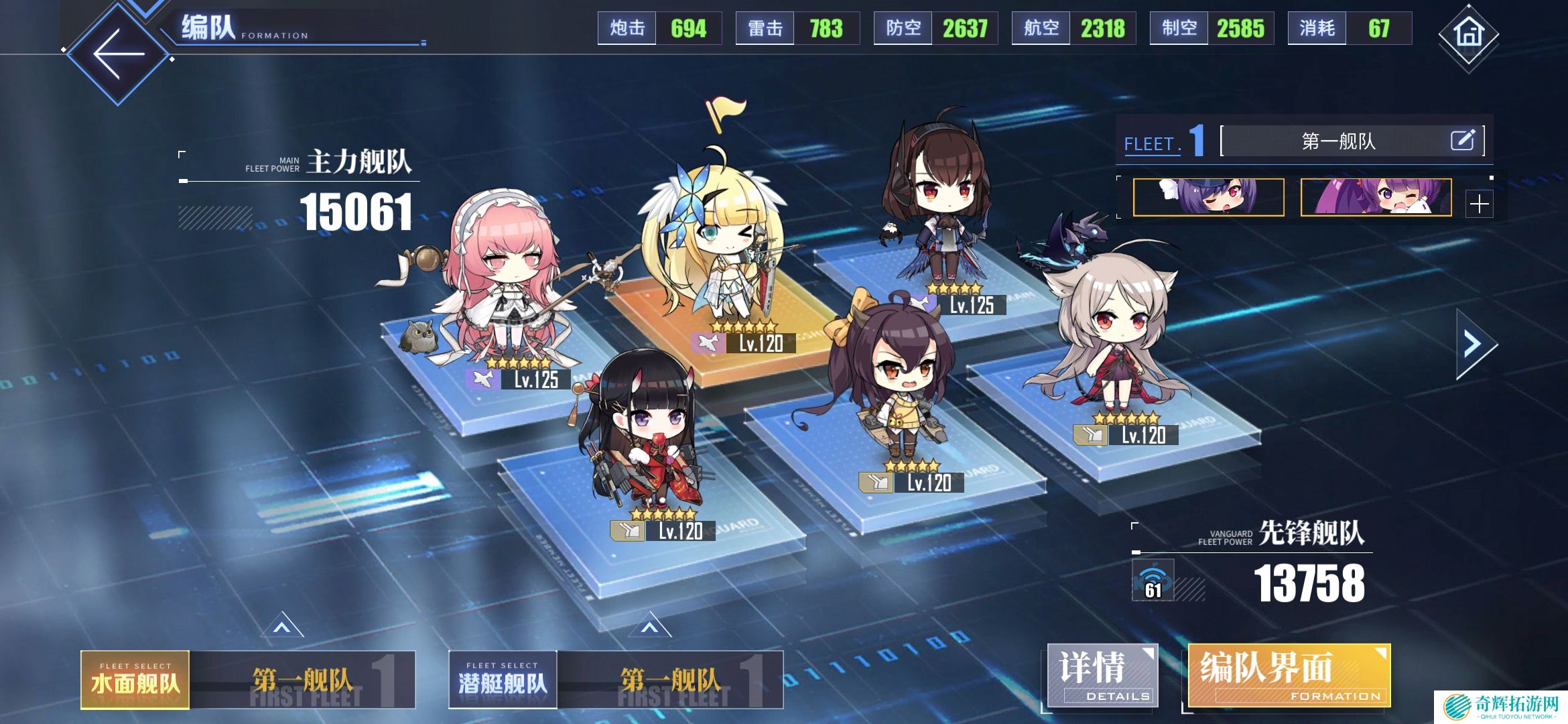This screenshot has height=724, width=1568.
Task: Select the commander cat with white hat
Action: point(1208,197)
